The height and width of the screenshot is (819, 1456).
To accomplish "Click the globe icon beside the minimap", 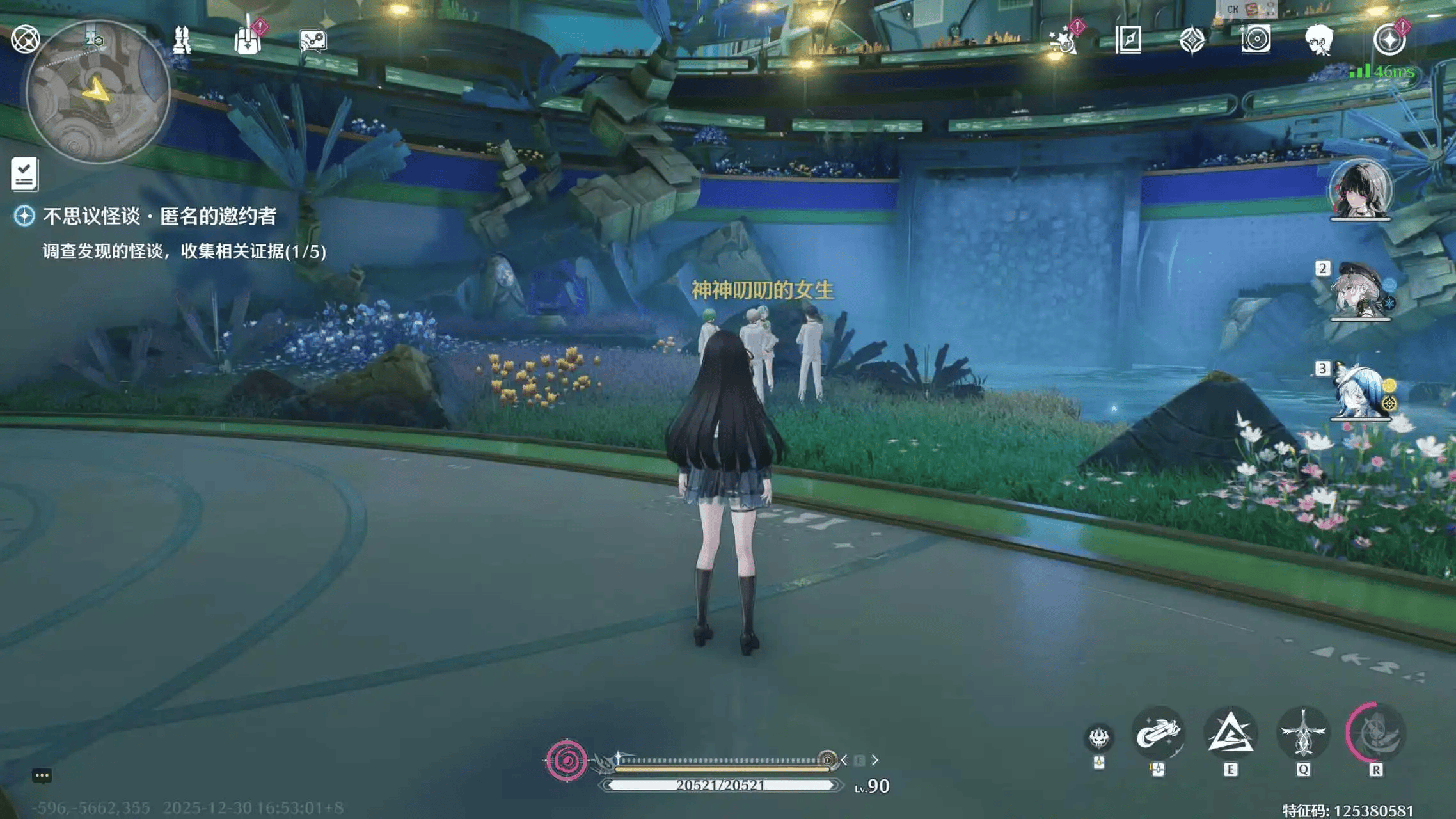I will point(26,39).
